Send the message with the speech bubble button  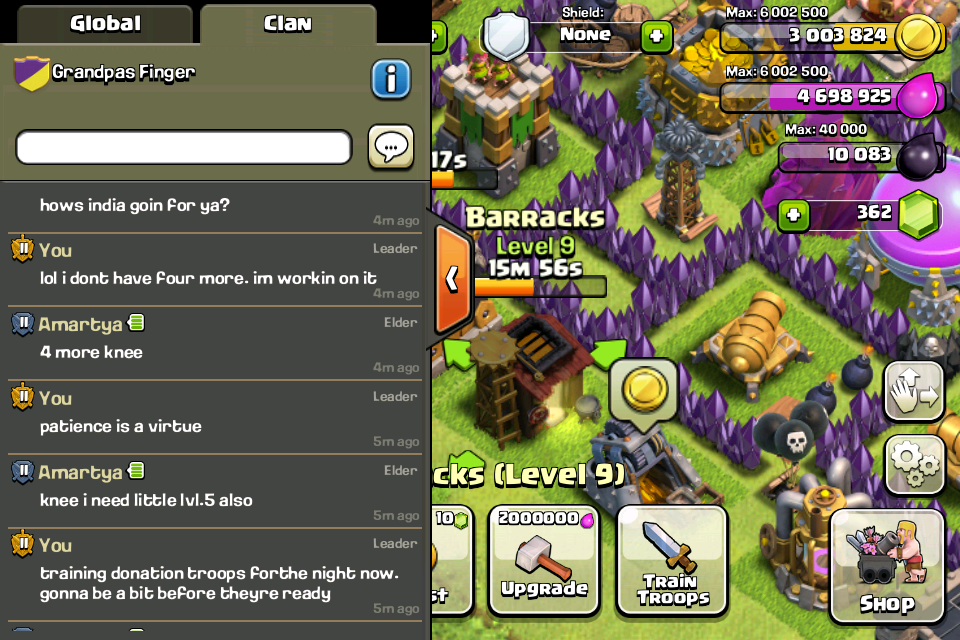pos(391,147)
